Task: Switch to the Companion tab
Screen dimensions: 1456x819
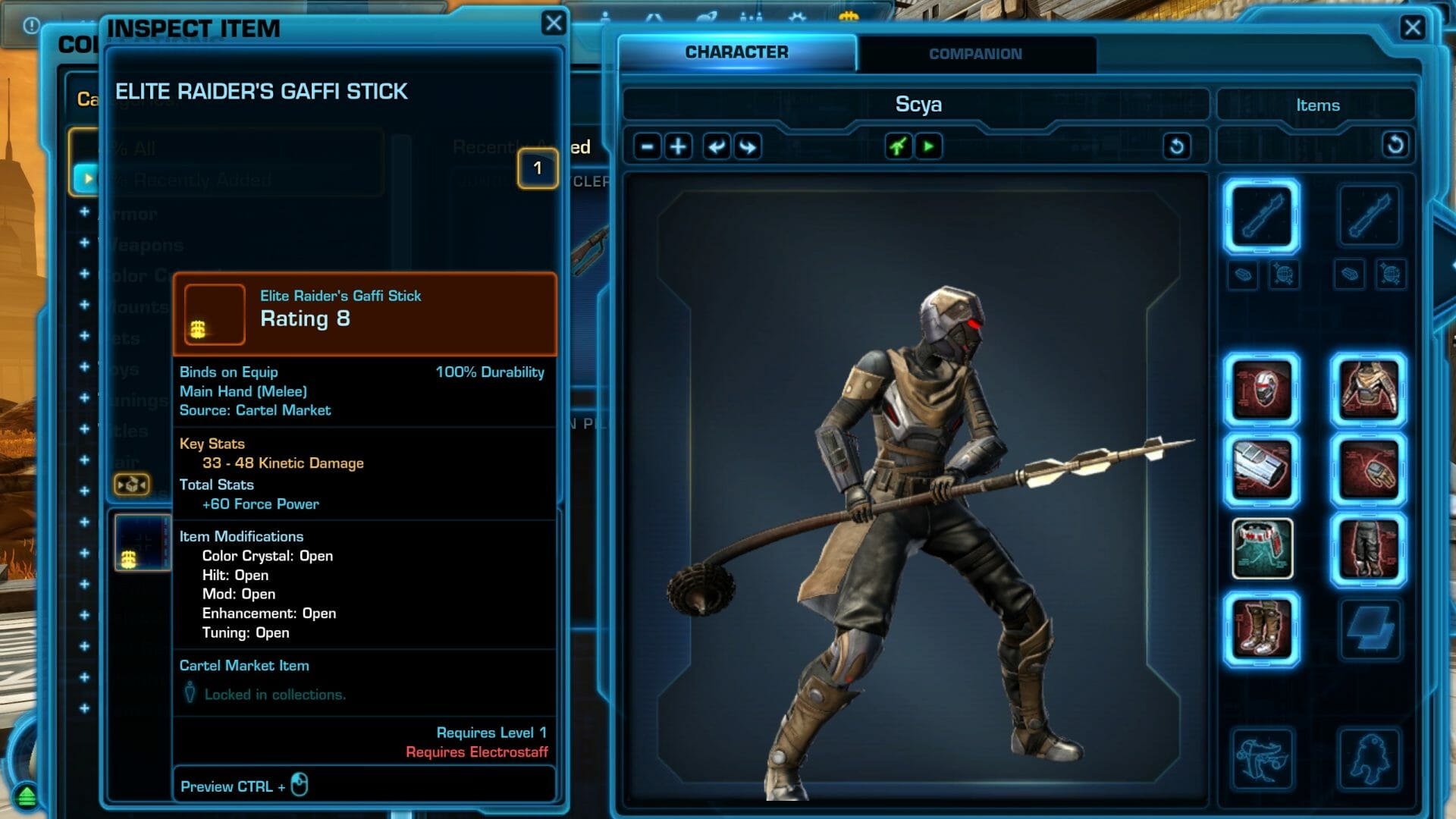Action: [x=975, y=54]
